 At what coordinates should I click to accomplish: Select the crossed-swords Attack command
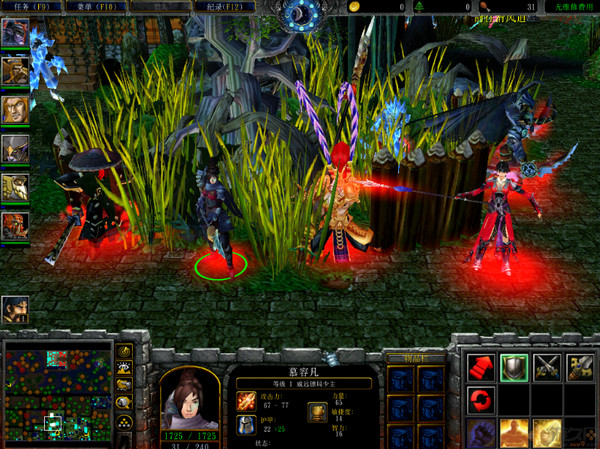(x=547, y=368)
